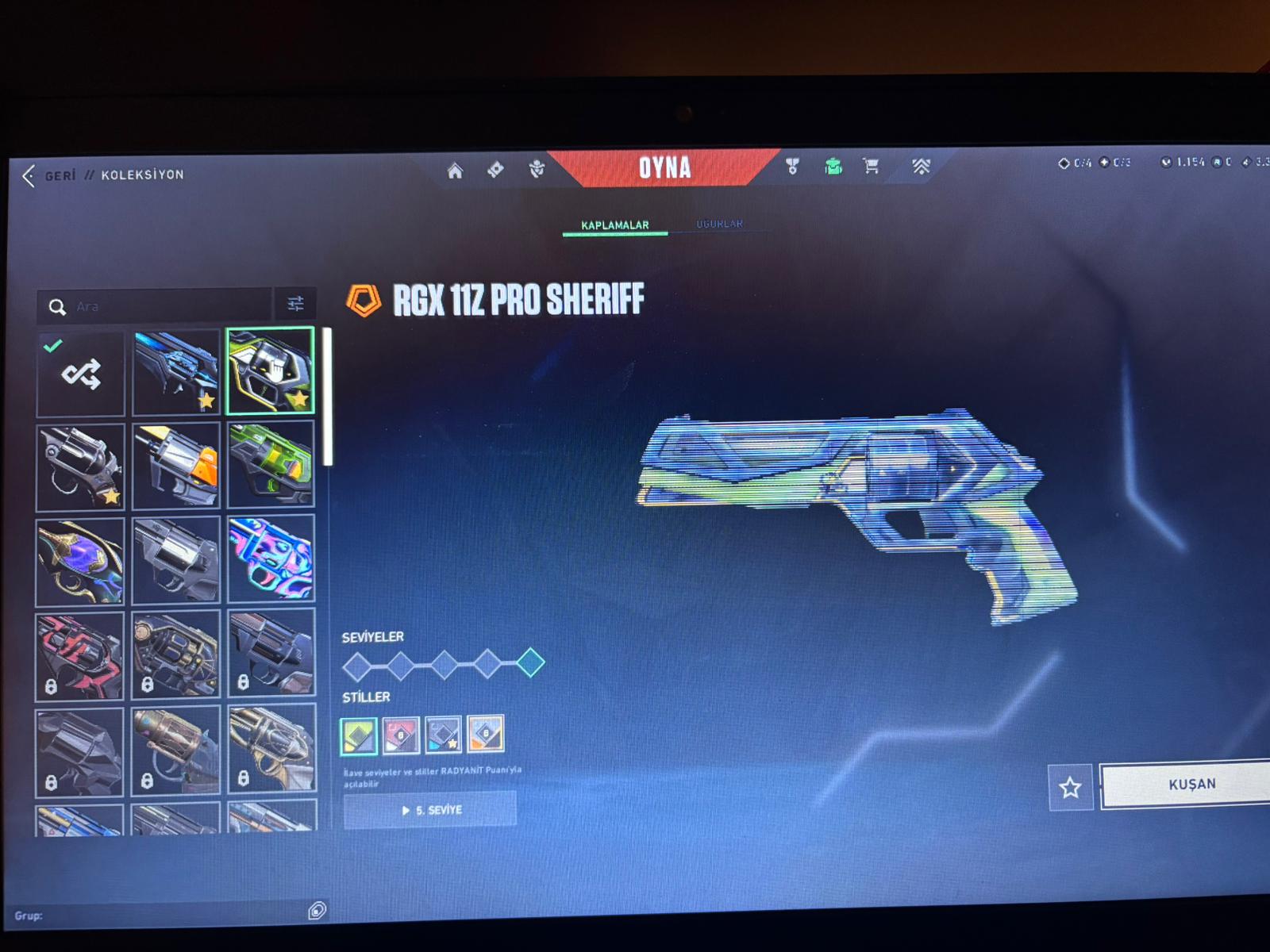This screenshot has height=952, width=1270.
Task: Switch to the KAPLAMALAR tab
Action: coord(614,225)
